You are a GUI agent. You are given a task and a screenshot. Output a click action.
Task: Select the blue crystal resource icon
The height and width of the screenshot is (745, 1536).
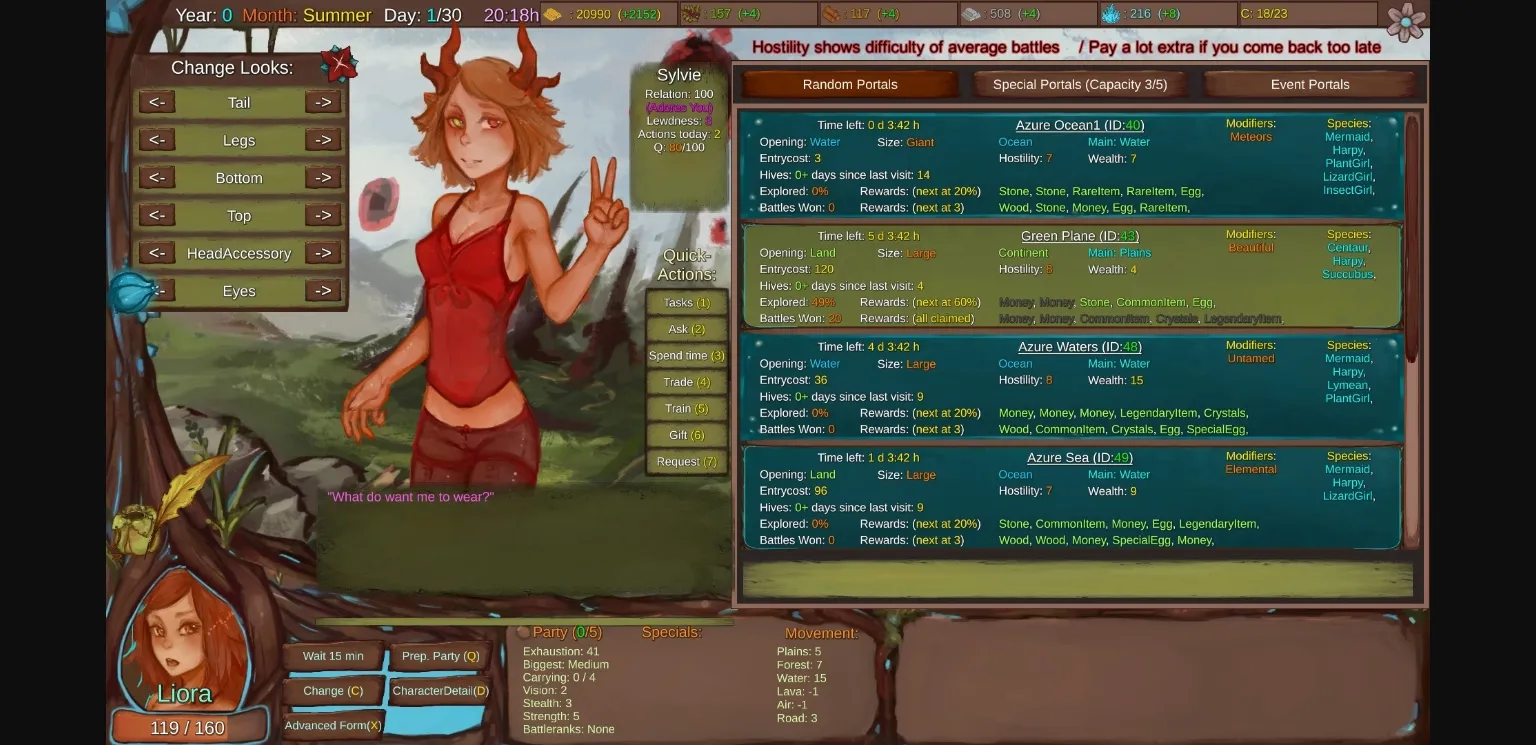[1112, 14]
